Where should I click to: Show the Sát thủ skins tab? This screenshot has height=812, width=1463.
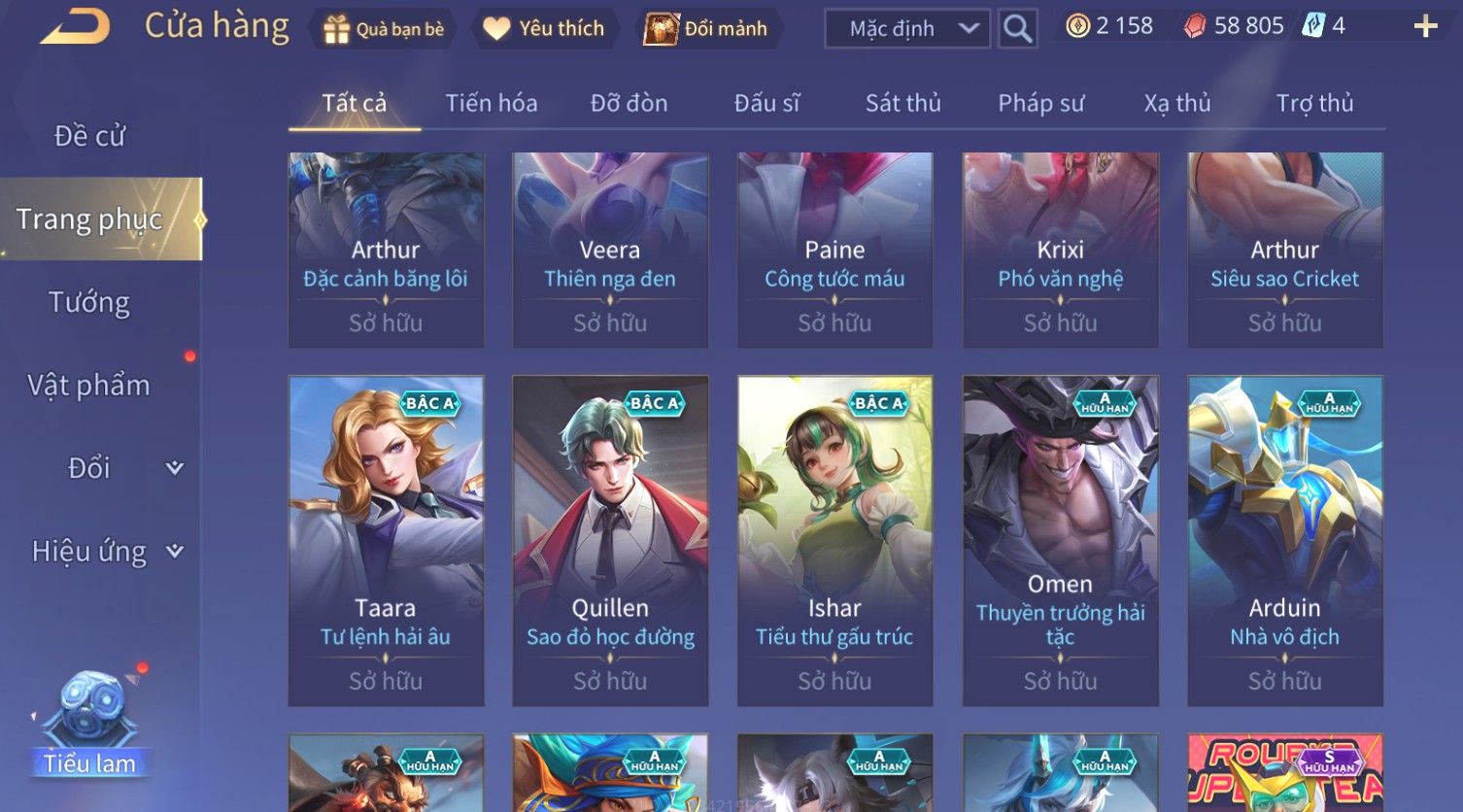tap(902, 103)
